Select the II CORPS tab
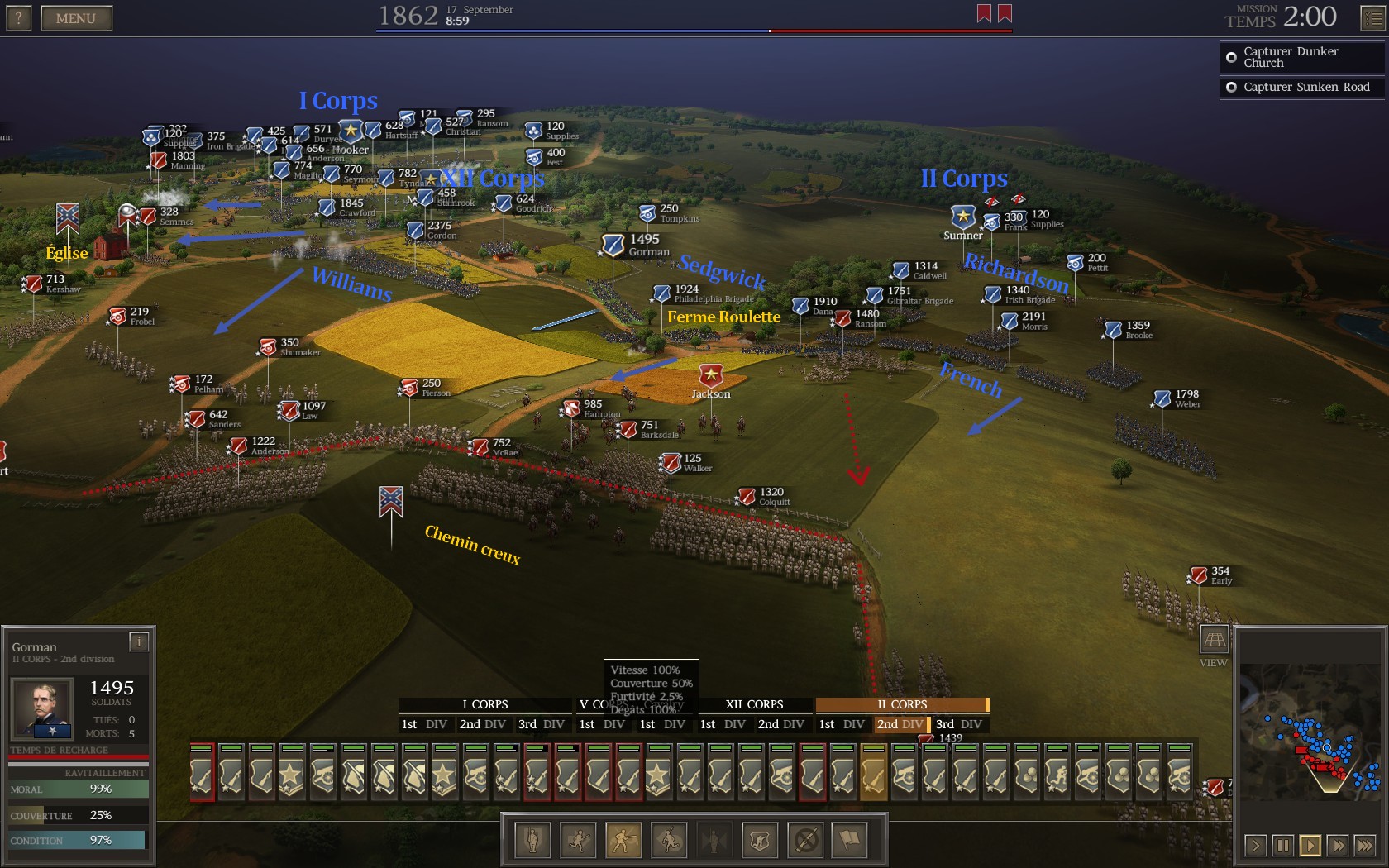The image size is (1389, 868). [901, 704]
